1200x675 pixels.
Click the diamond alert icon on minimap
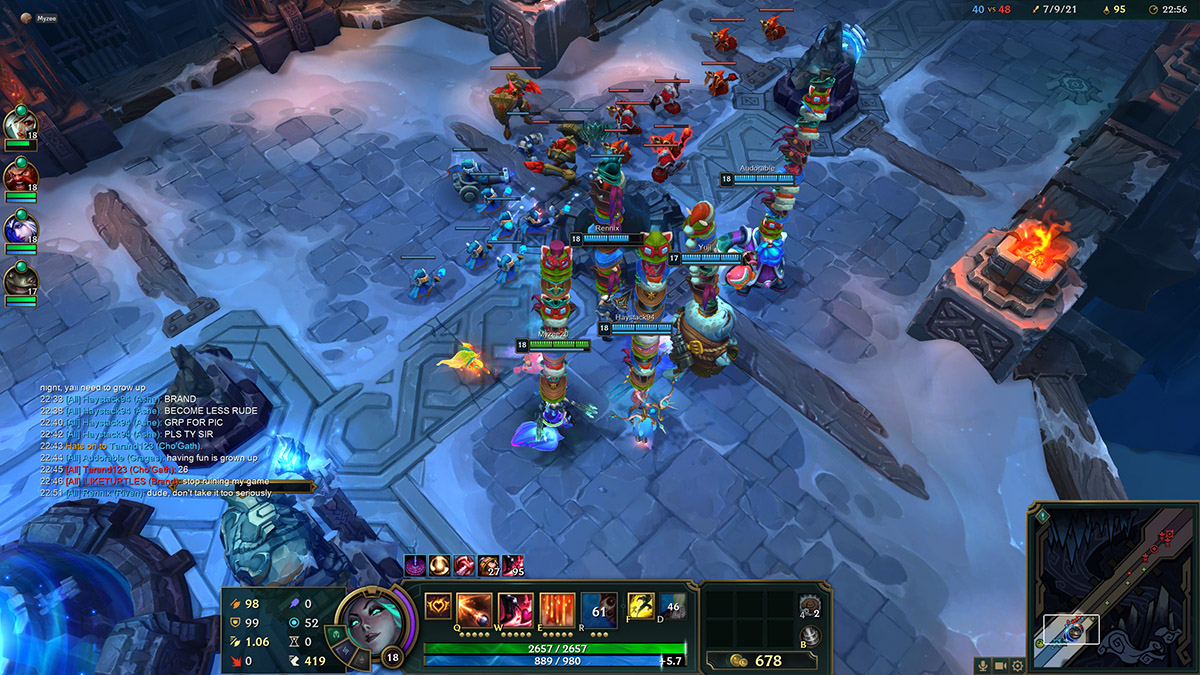pos(1043,515)
